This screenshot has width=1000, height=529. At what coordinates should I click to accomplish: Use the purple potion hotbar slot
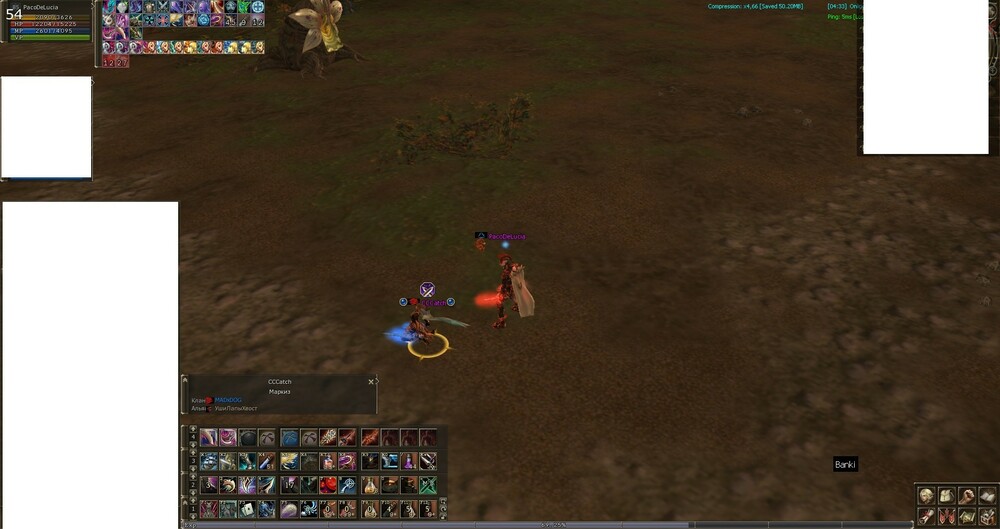(409, 461)
